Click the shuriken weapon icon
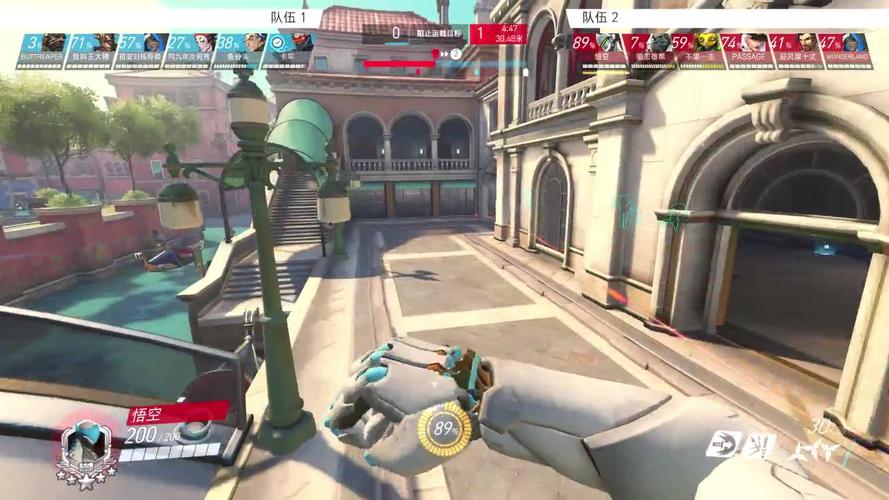This screenshot has height=500, width=889. coord(815,452)
